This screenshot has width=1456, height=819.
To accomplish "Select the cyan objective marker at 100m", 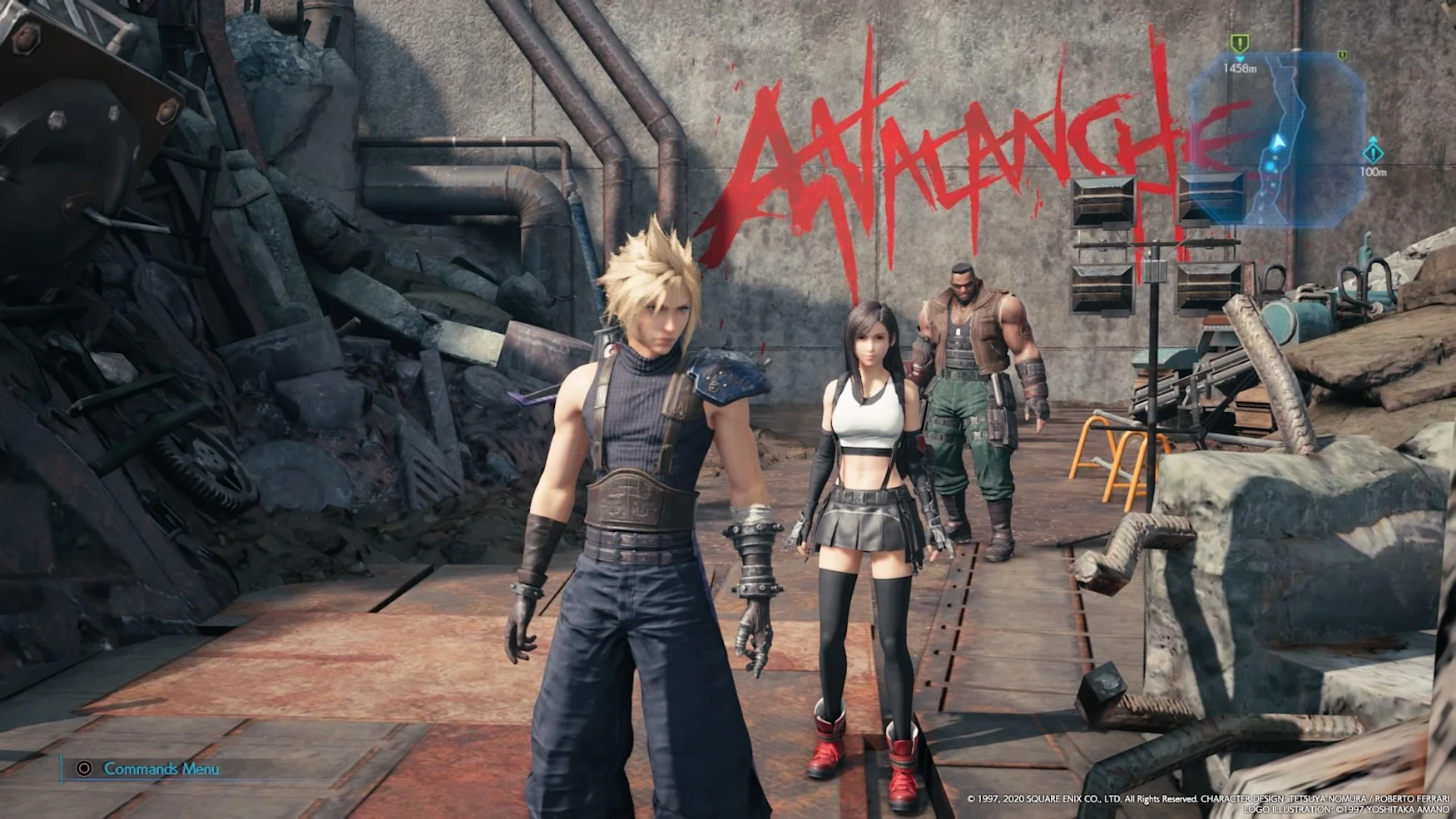I will (1372, 153).
